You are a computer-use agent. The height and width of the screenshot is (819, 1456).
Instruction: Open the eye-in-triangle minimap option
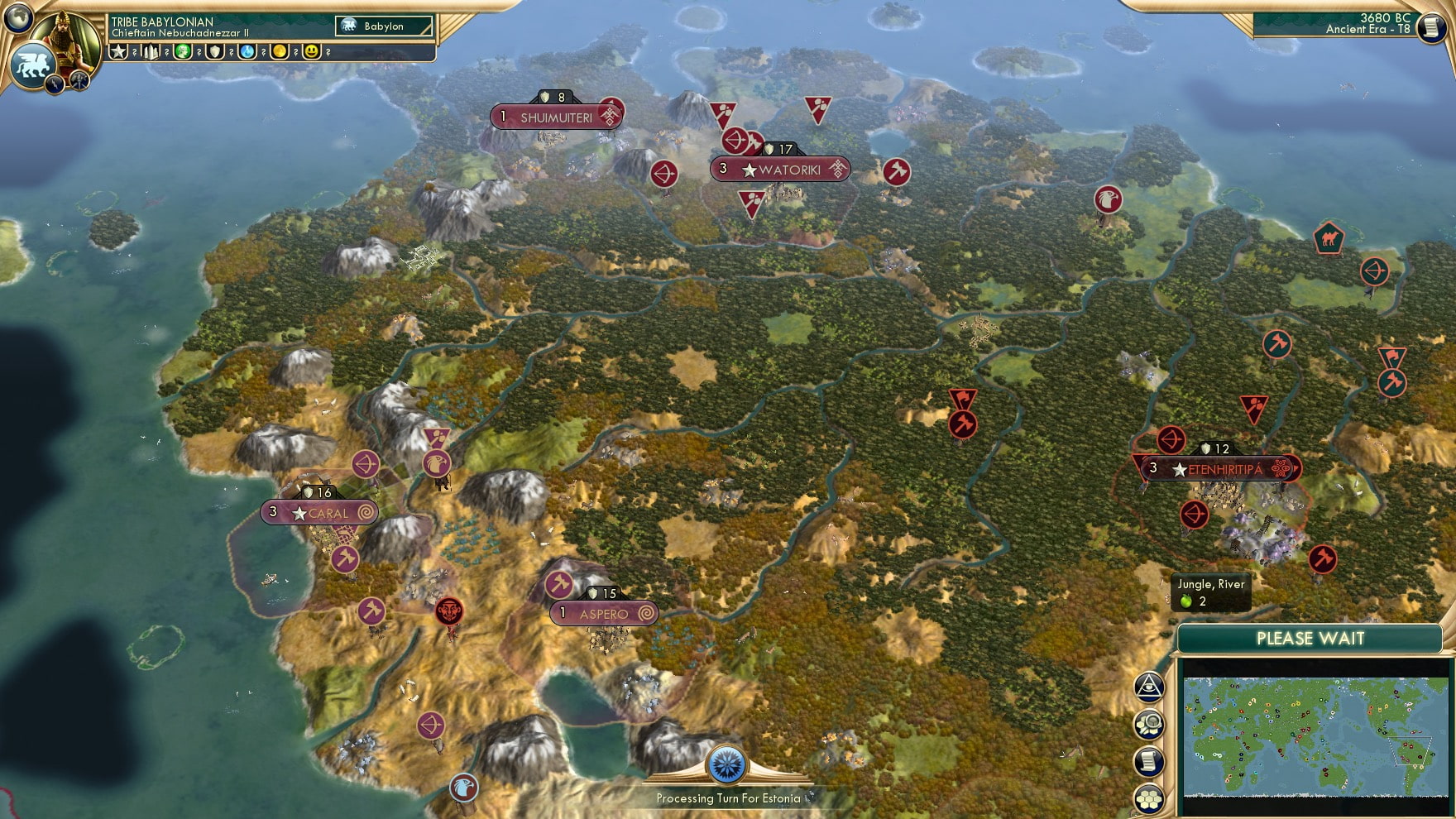1149,686
